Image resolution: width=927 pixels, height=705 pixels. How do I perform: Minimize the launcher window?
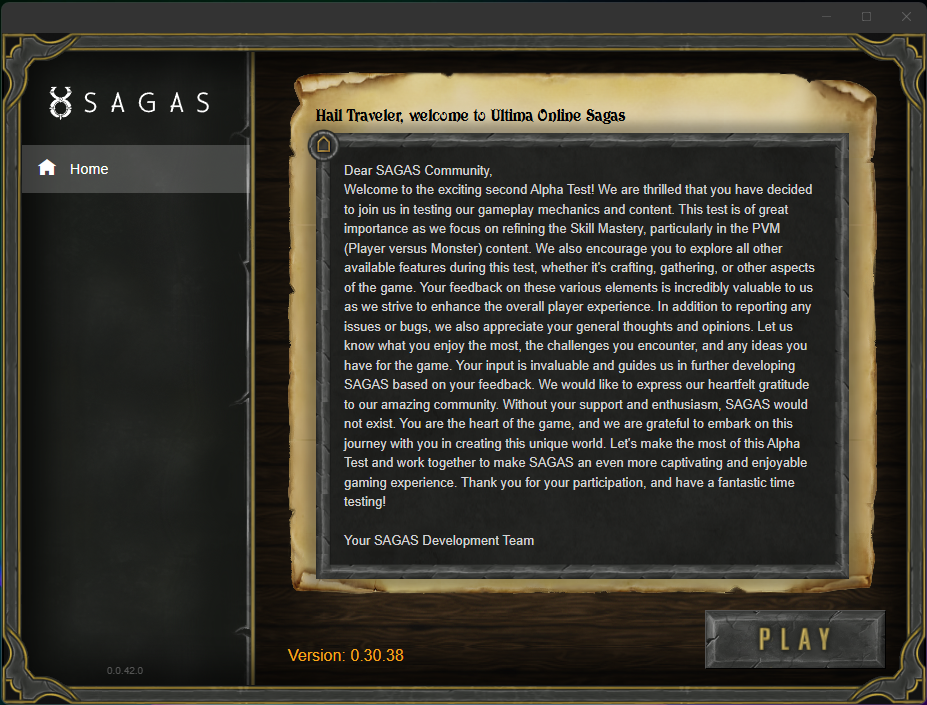pyautogui.click(x=827, y=16)
